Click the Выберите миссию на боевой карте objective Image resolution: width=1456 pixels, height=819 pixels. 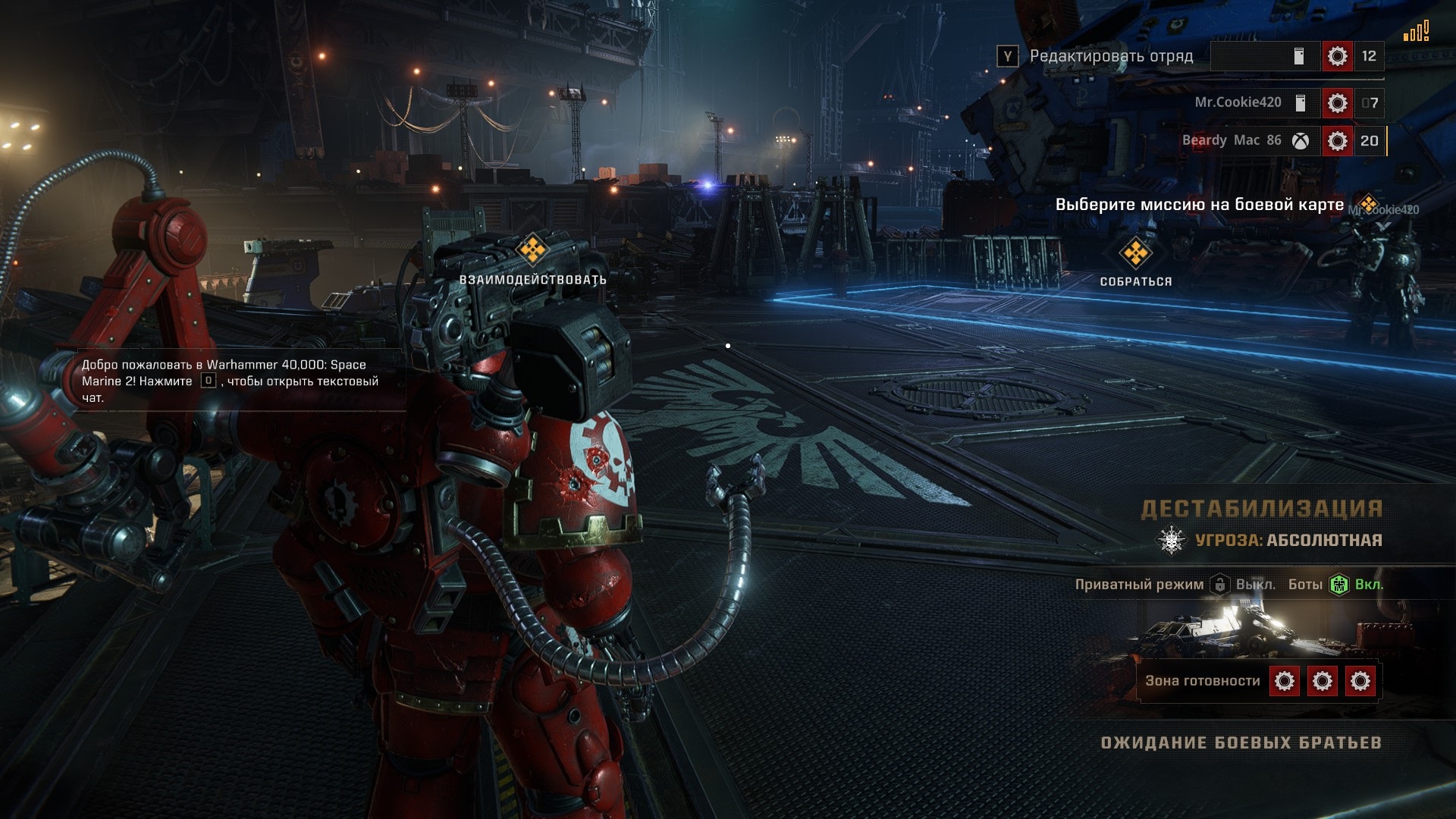pyautogui.click(x=1200, y=205)
